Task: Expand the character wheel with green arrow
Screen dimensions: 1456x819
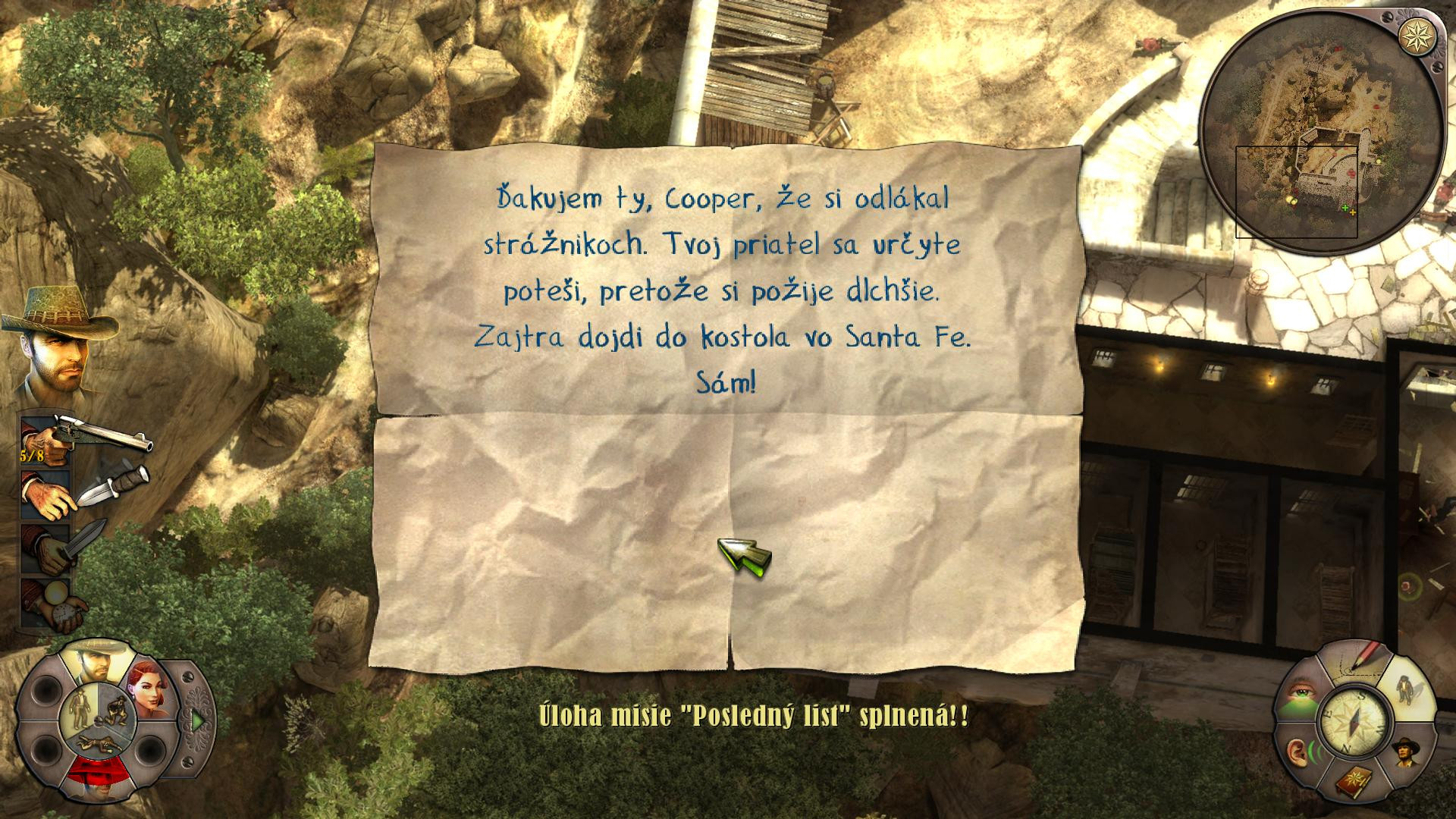Action: click(x=198, y=720)
